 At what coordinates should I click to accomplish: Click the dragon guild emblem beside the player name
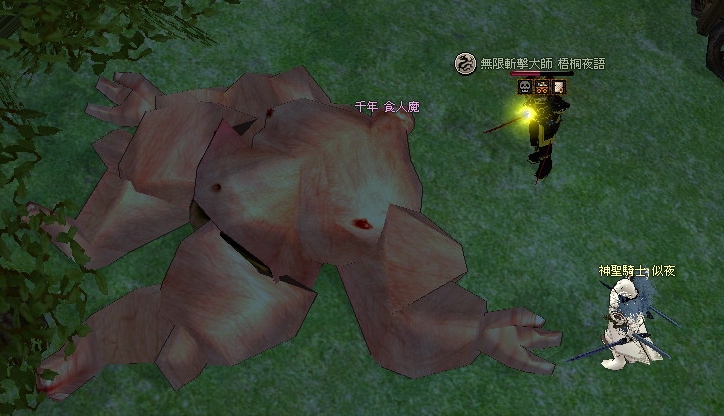[x=465, y=63]
